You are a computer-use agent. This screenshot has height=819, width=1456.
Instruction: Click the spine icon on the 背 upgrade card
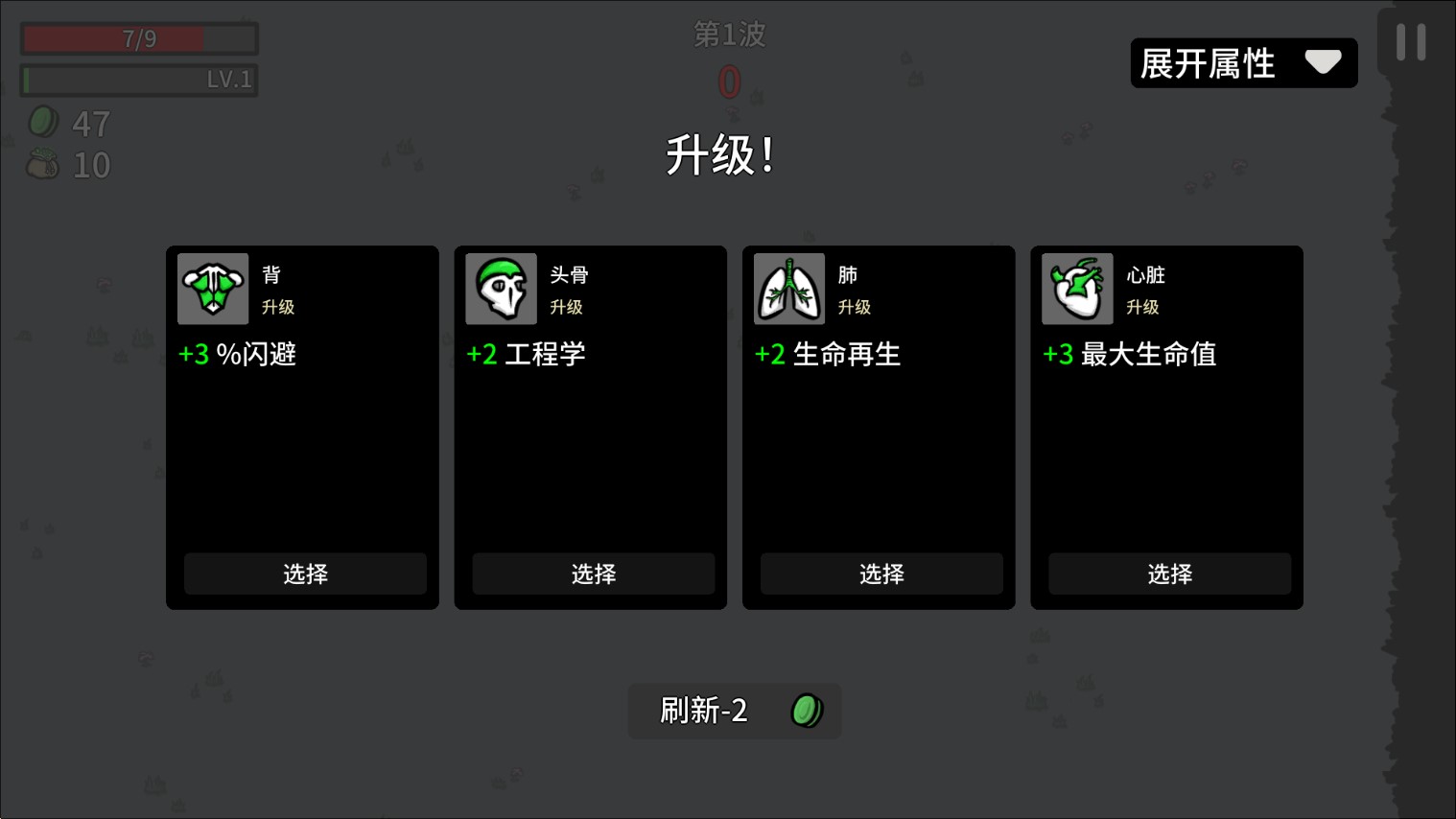[212, 289]
